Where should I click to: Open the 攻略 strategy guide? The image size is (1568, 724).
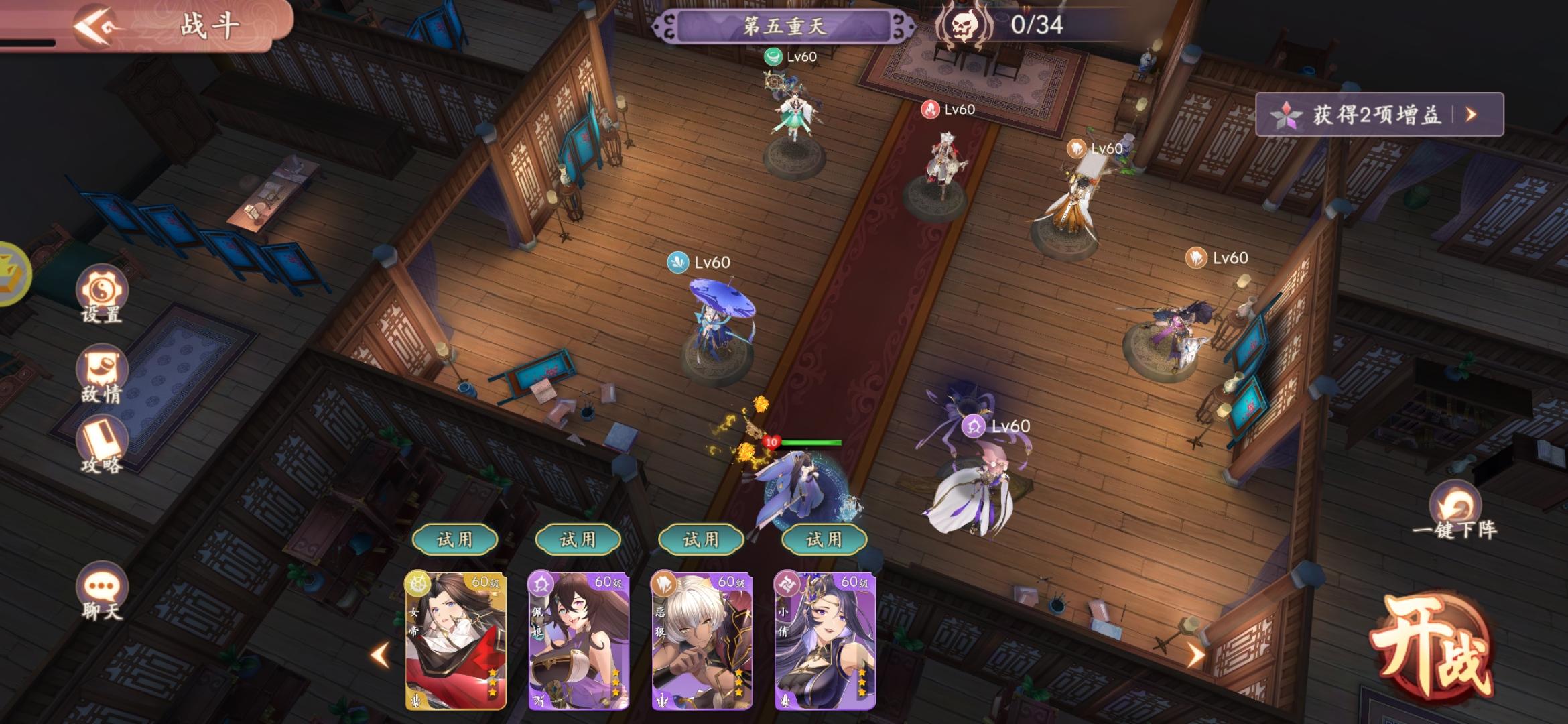pos(102,444)
